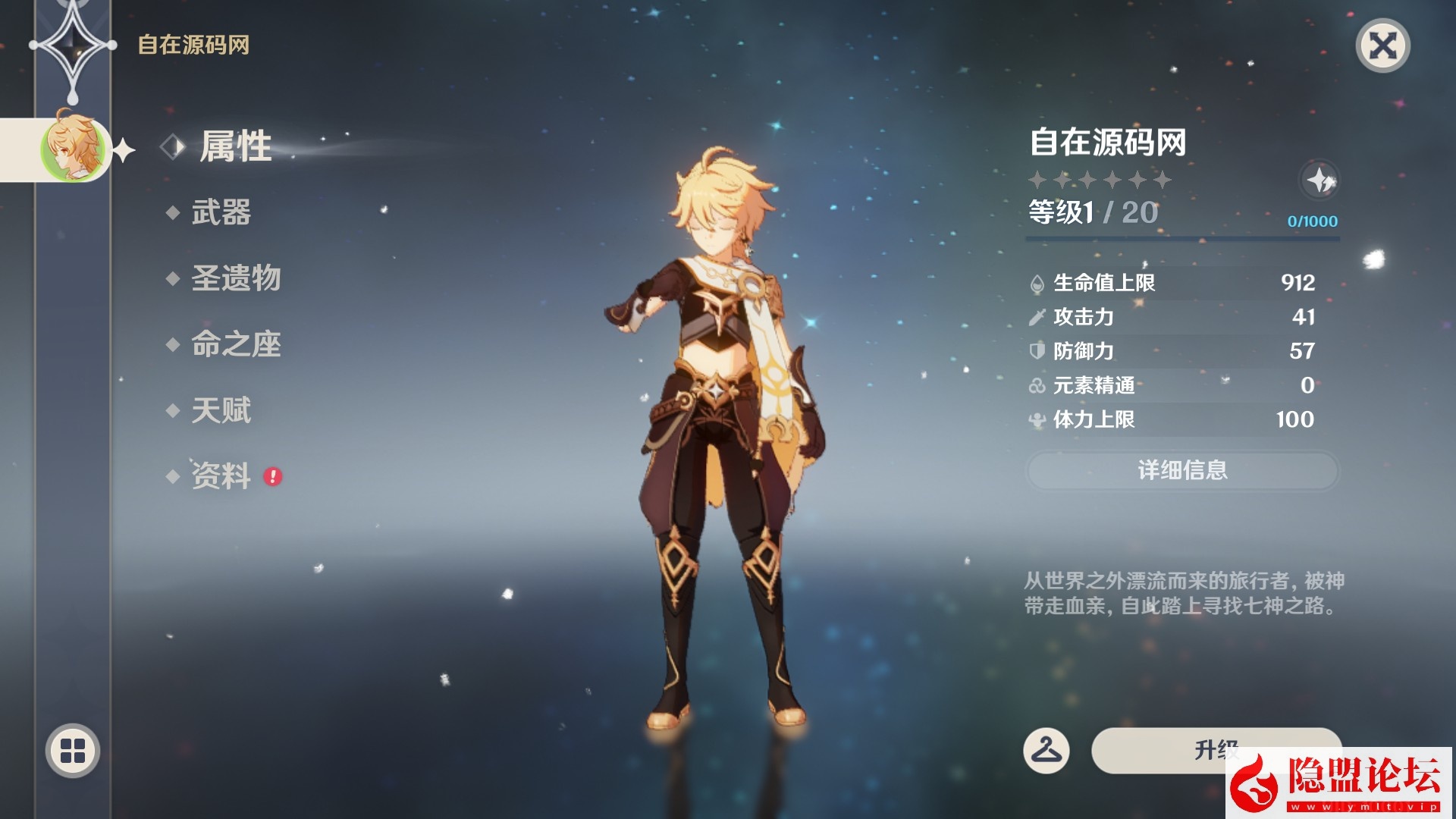Switch to the 属性 attributes tab
The width and height of the screenshot is (1456, 819).
(235, 146)
